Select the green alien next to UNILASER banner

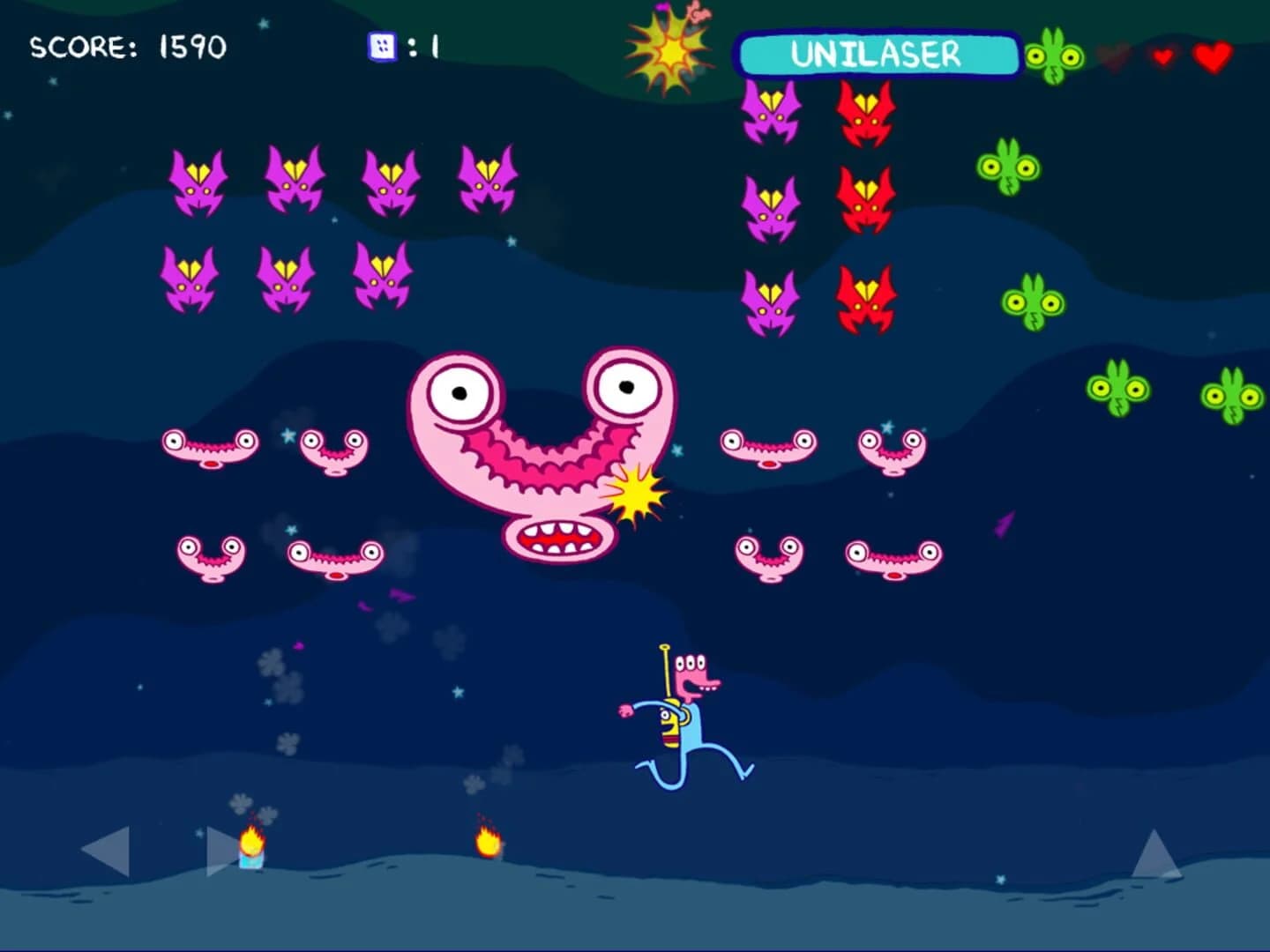click(1051, 56)
